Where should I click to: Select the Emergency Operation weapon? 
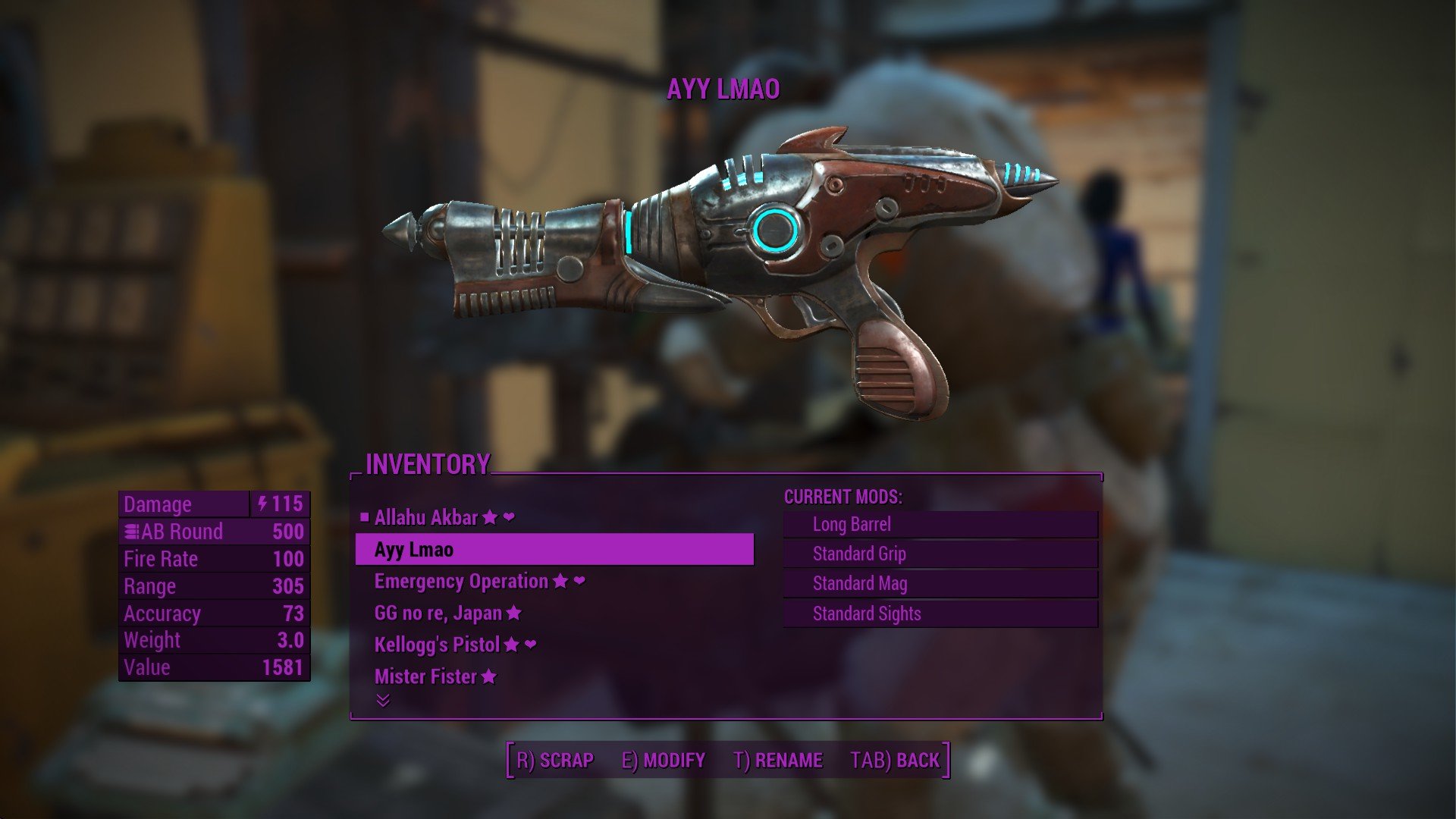tap(461, 582)
